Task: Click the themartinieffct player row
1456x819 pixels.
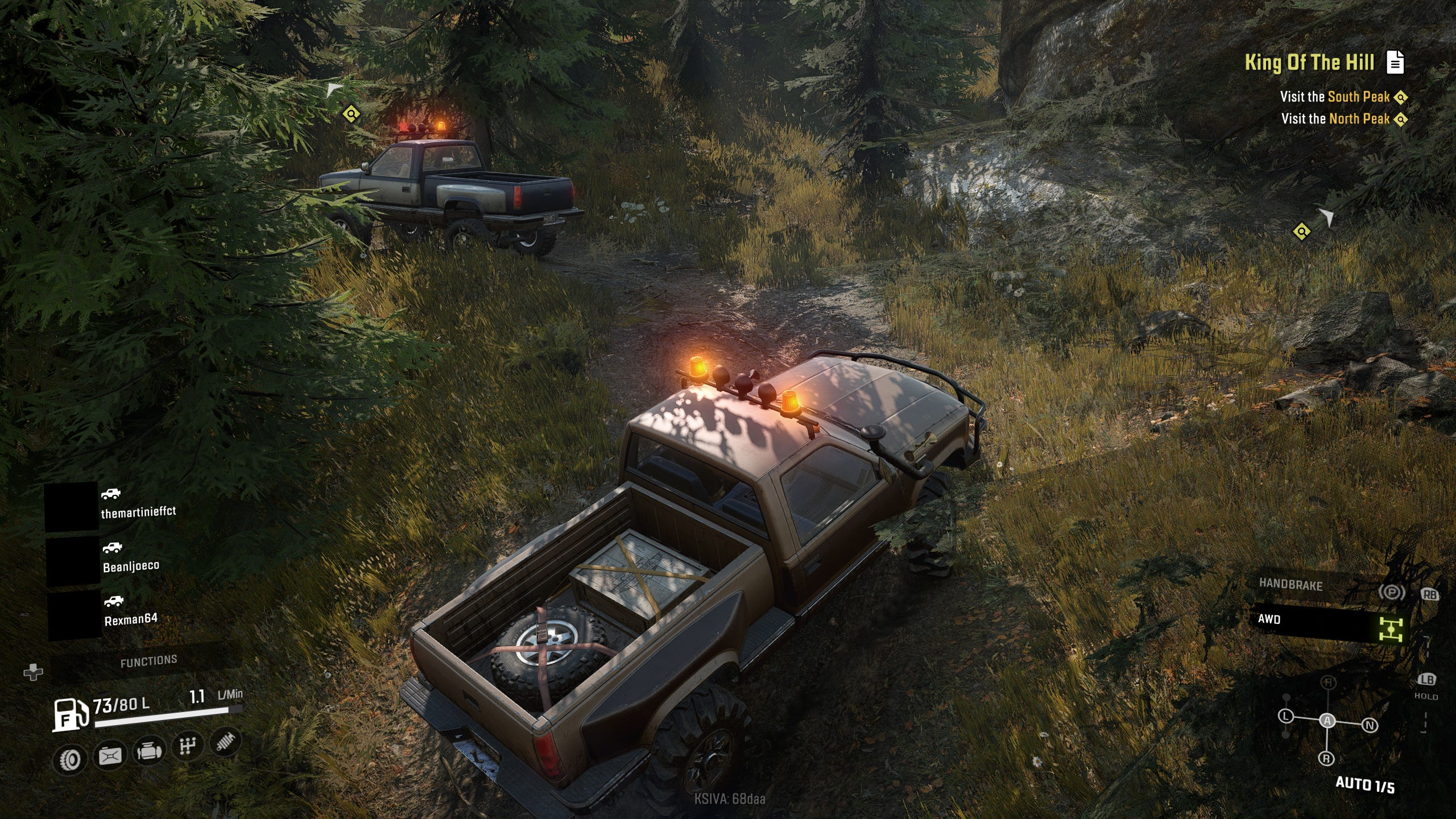Action: (x=138, y=511)
